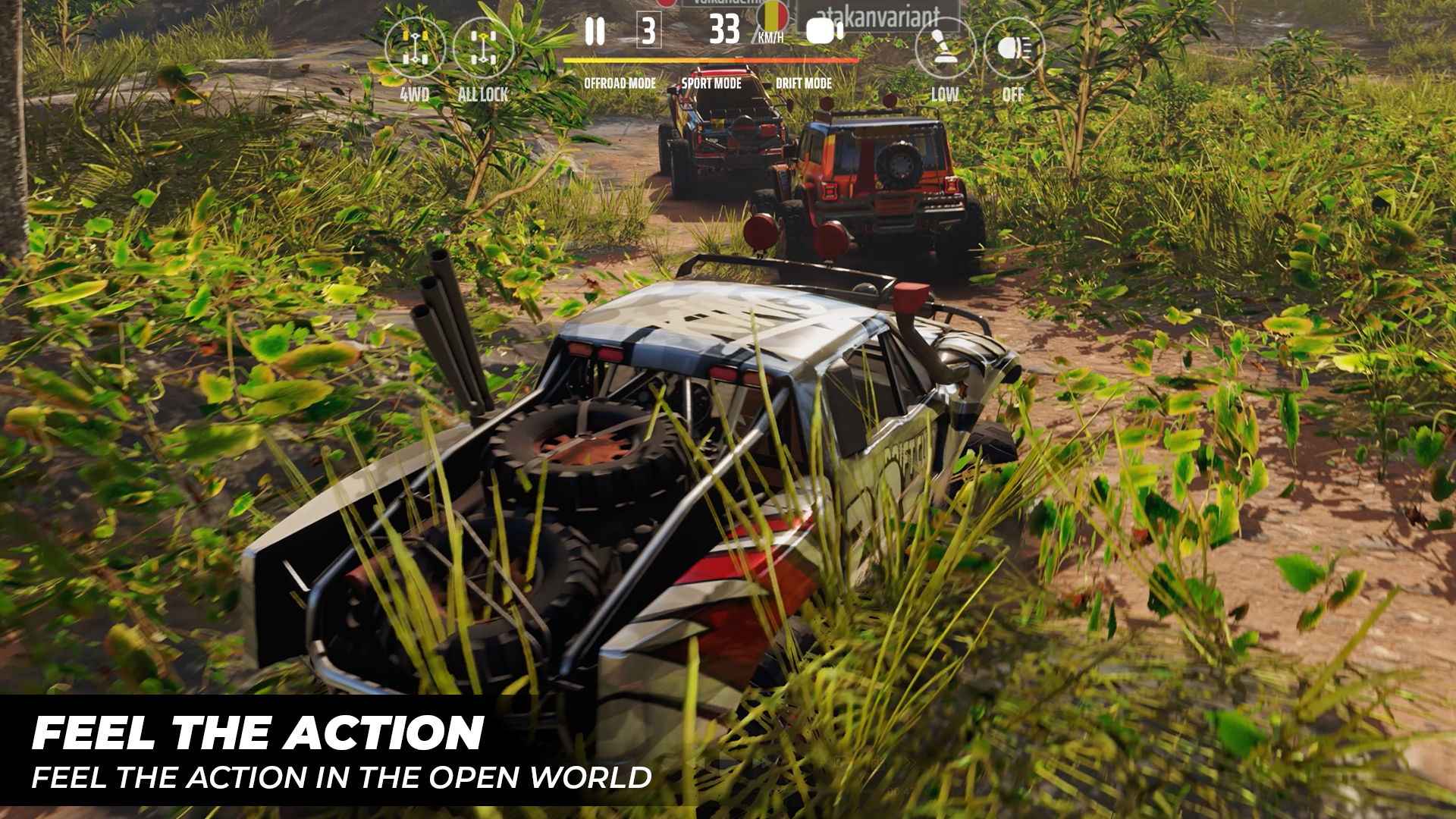Screen dimensions: 1456x819
Task: Tap the red status dot above the name plate
Action: pos(665,4)
